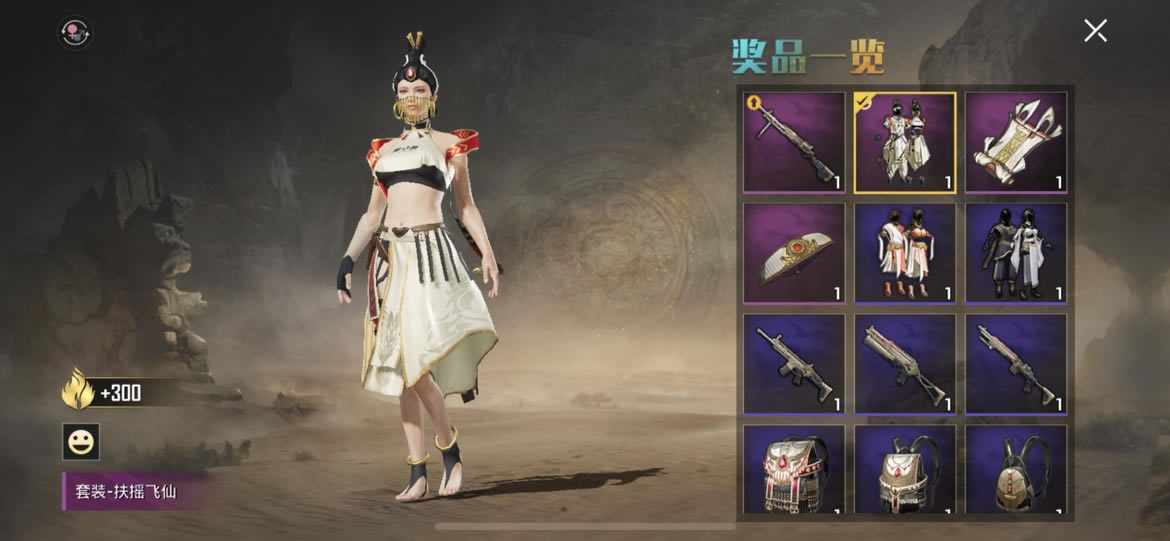Image resolution: width=1170 pixels, height=541 pixels.
Task: Pick the white and orange outfit pair tile
Action: coord(905,253)
